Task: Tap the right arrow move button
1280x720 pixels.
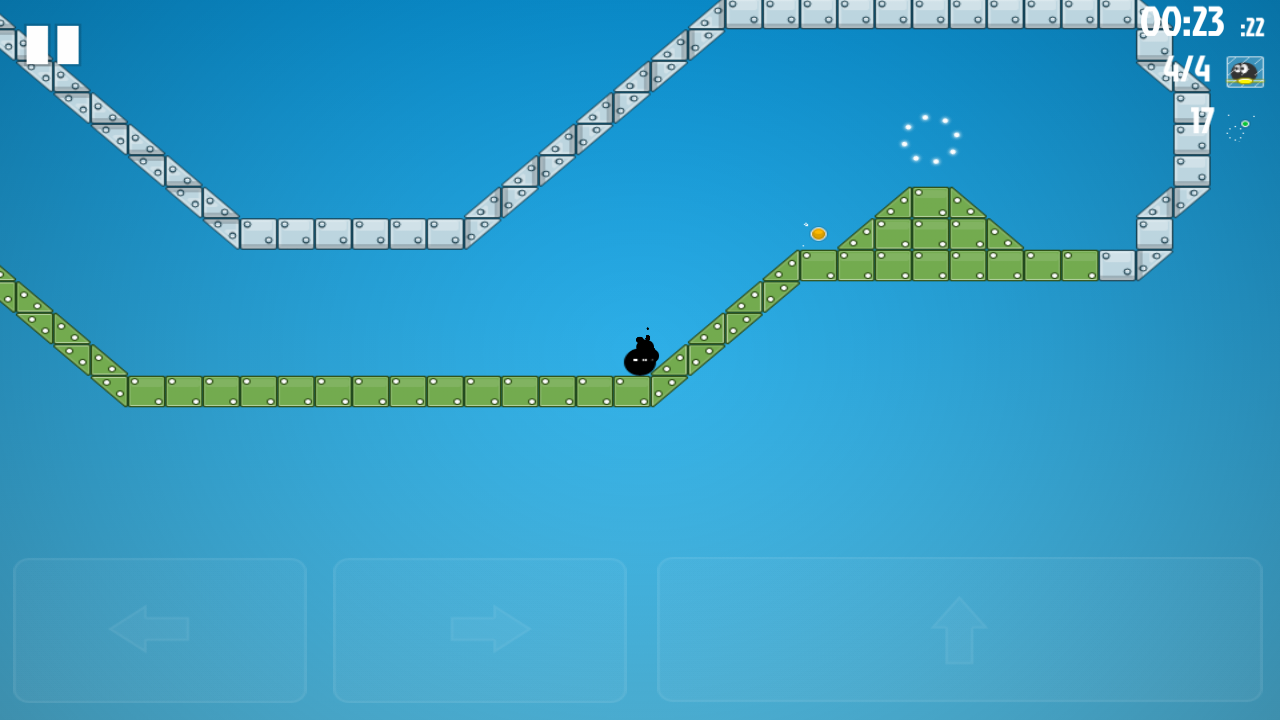Action: tap(480, 629)
